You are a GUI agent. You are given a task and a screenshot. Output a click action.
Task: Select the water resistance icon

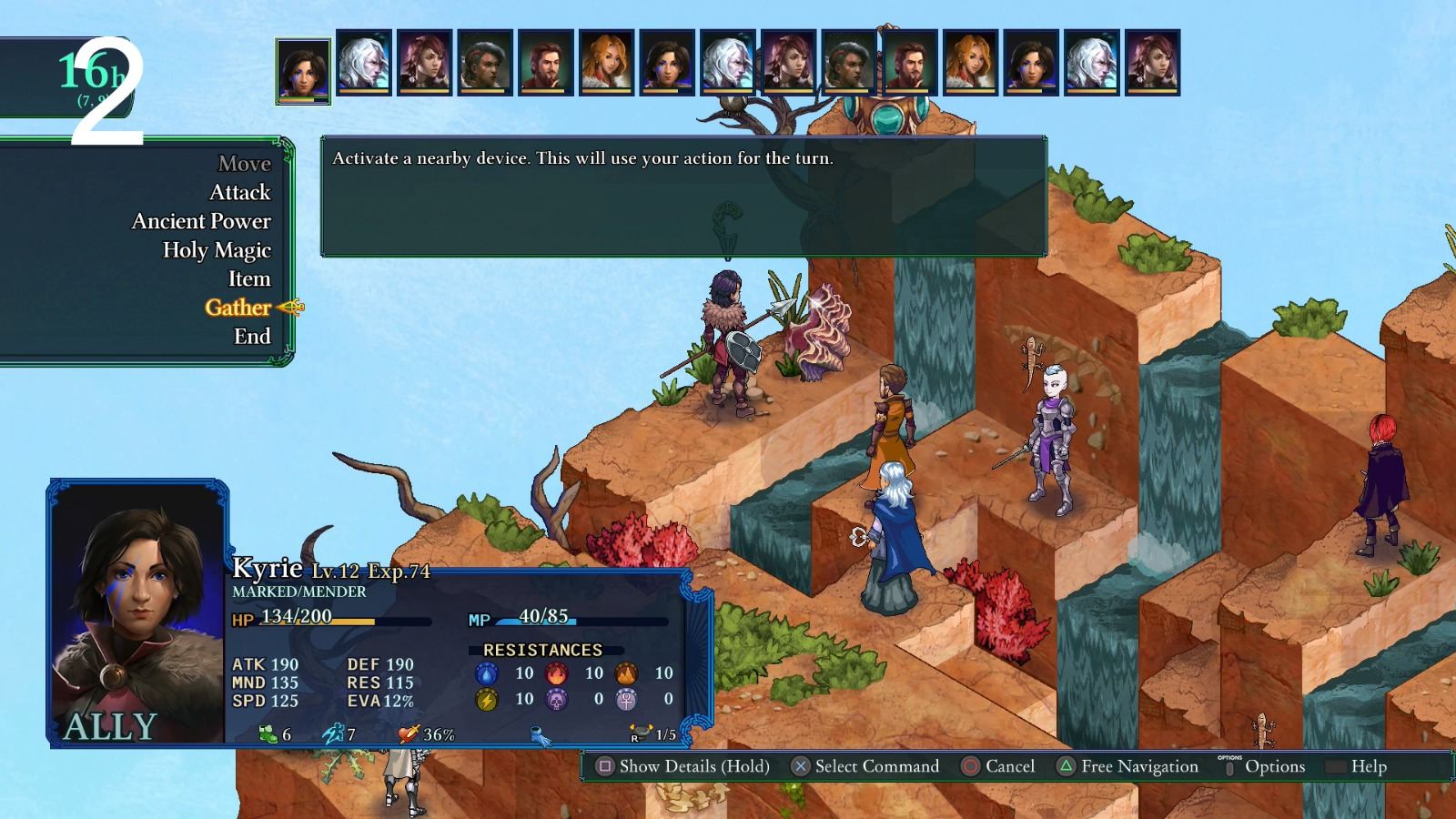[x=485, y=673]
